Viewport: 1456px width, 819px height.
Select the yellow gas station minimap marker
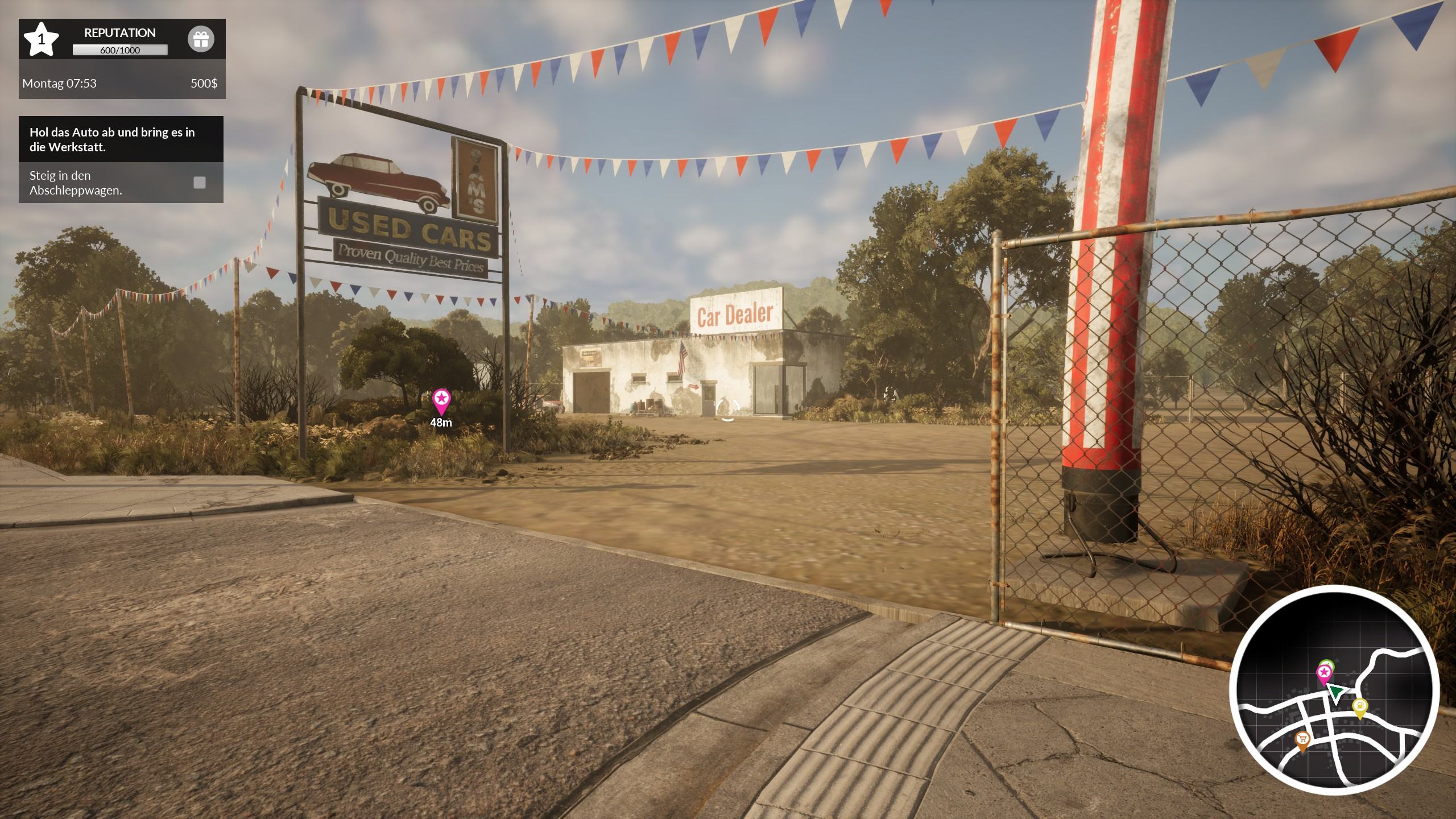pos(1359,708)
